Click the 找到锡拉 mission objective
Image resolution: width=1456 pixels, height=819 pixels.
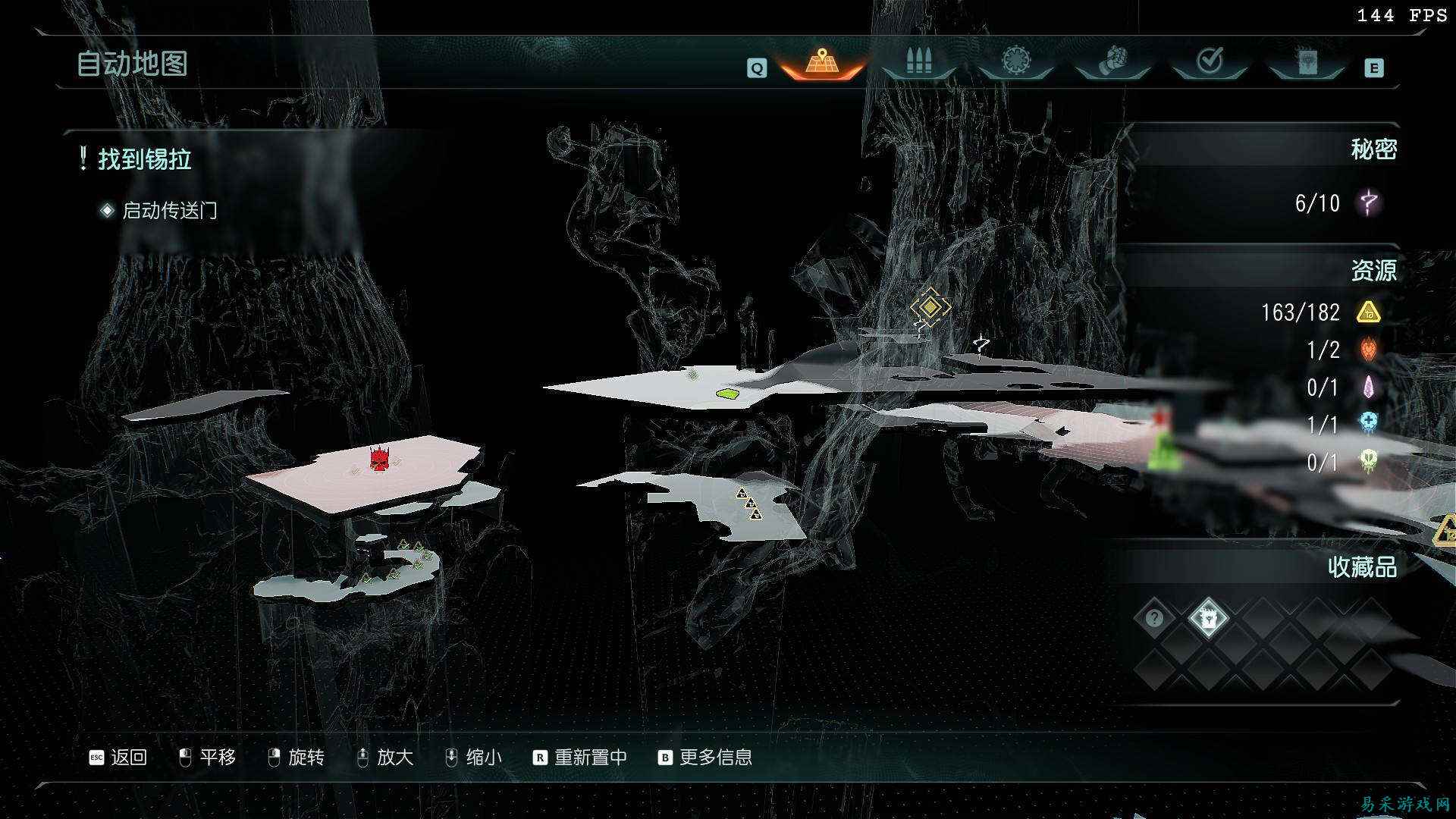pyautogui.click(x=144, y=159)
